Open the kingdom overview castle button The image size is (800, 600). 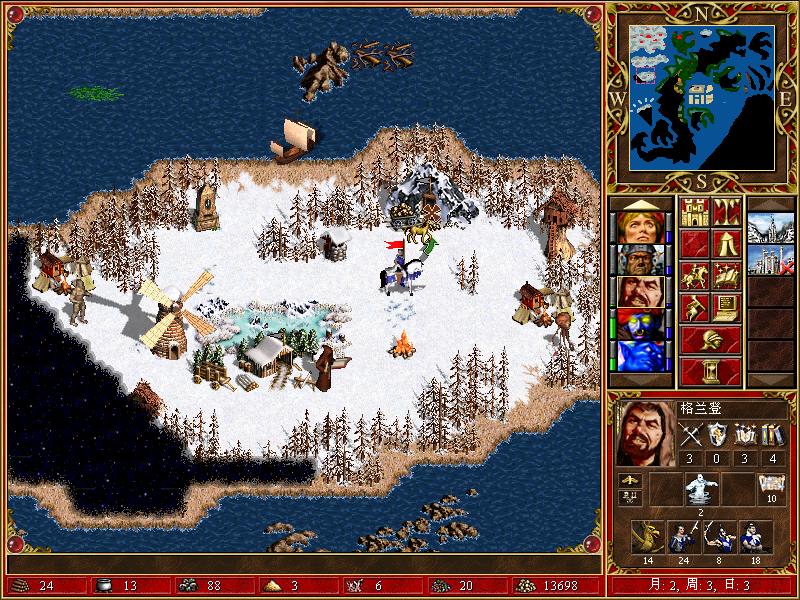(x=695, y=213)
